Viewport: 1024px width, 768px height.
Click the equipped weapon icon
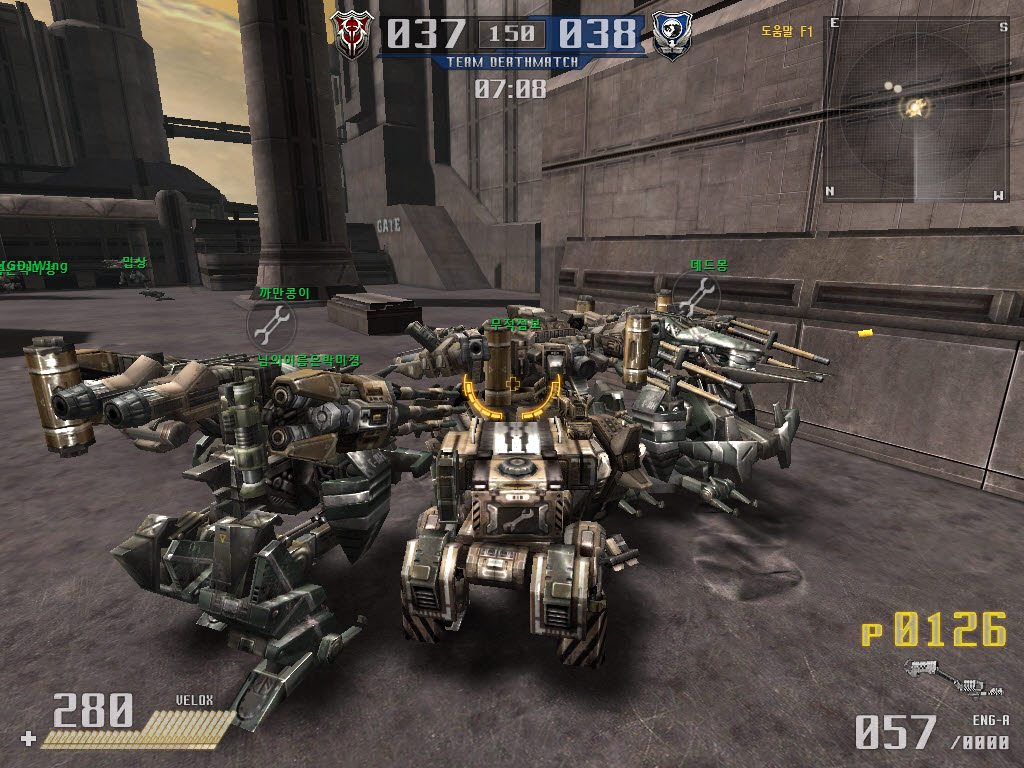point(955,678)
